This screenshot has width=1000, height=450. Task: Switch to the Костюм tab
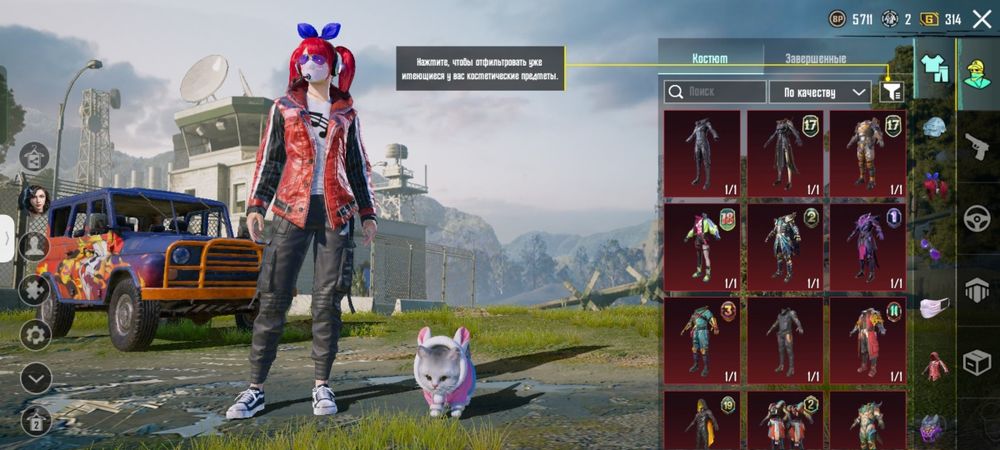(x=710, y=59)
